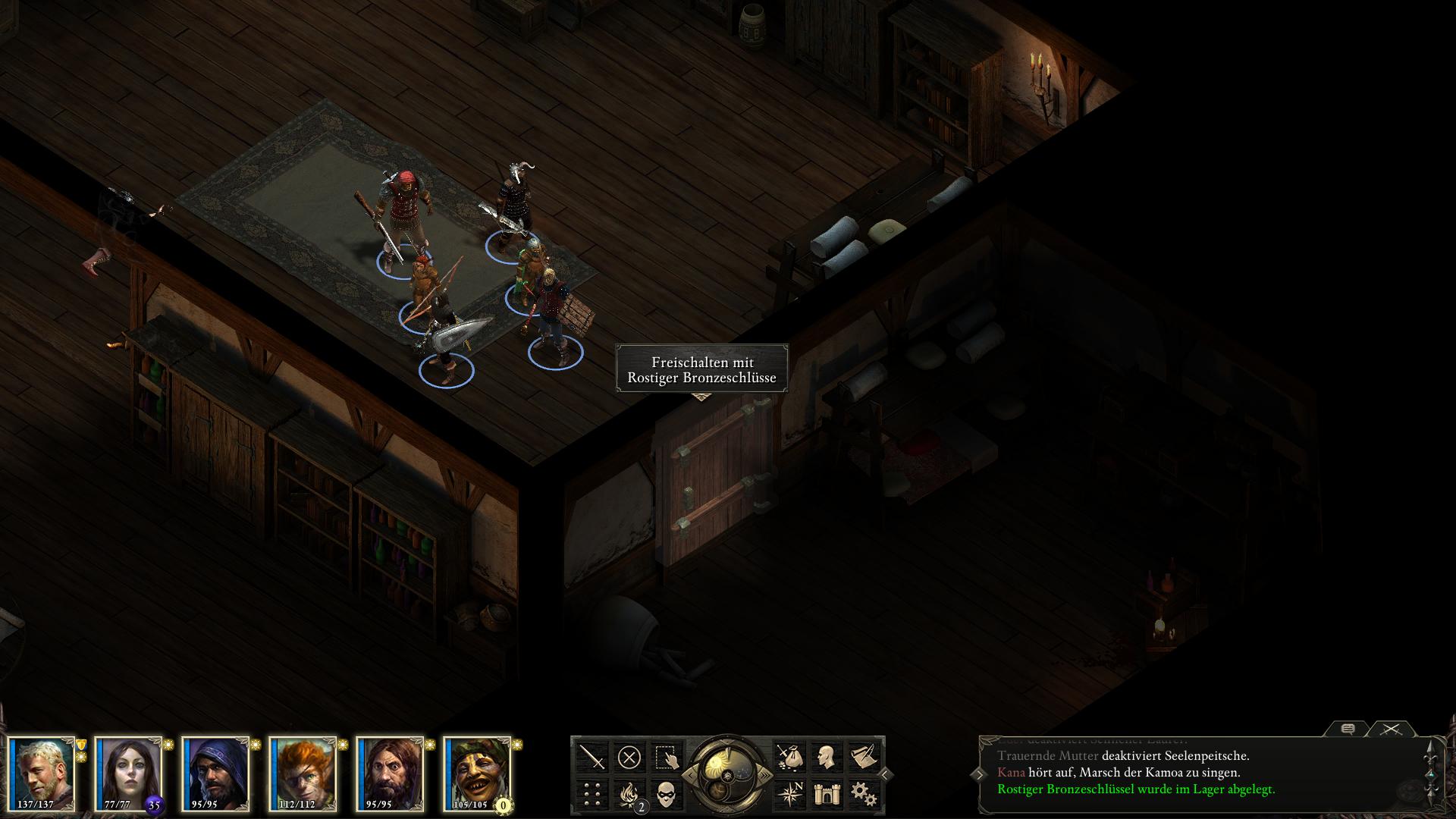This screenshot has width=1456, height=819.
Task: Open options with the gears icon
Action: tap(863, 794)
